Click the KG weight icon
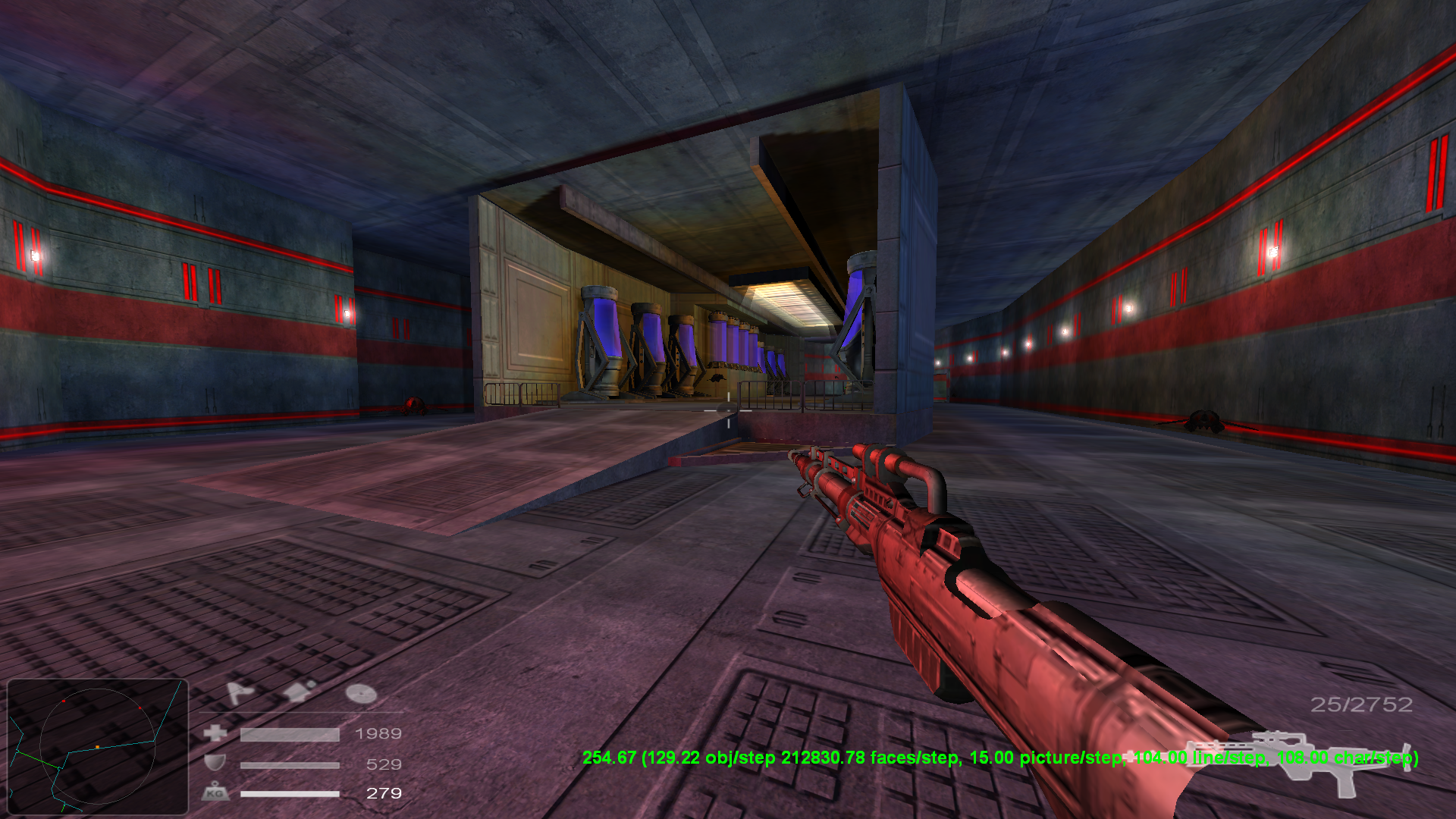Image resolution: width=1456 pixels, height=819 pixels. coord(217,793)
